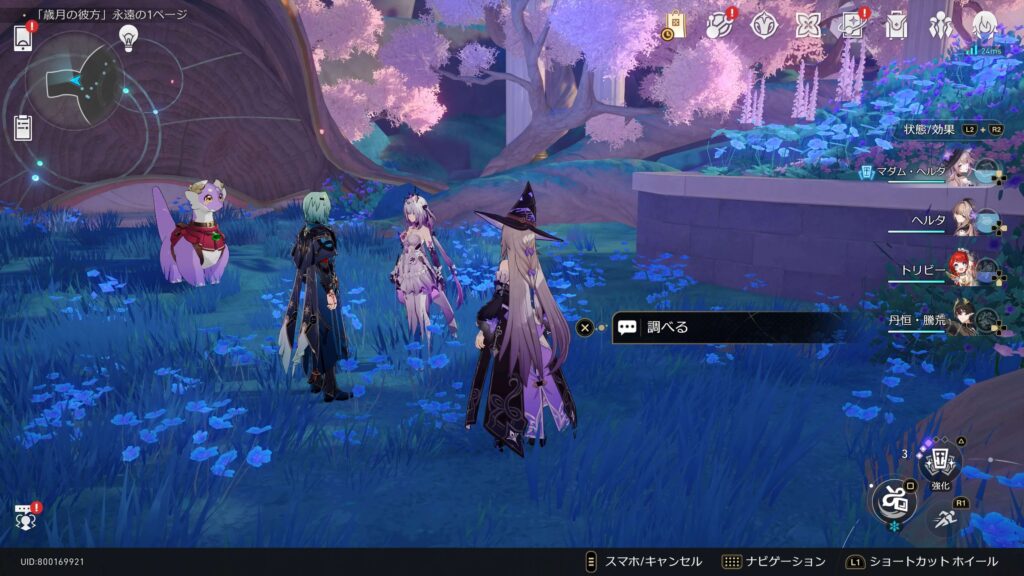
Task: Open the character head profile icon
Action: tap(985, 25)
